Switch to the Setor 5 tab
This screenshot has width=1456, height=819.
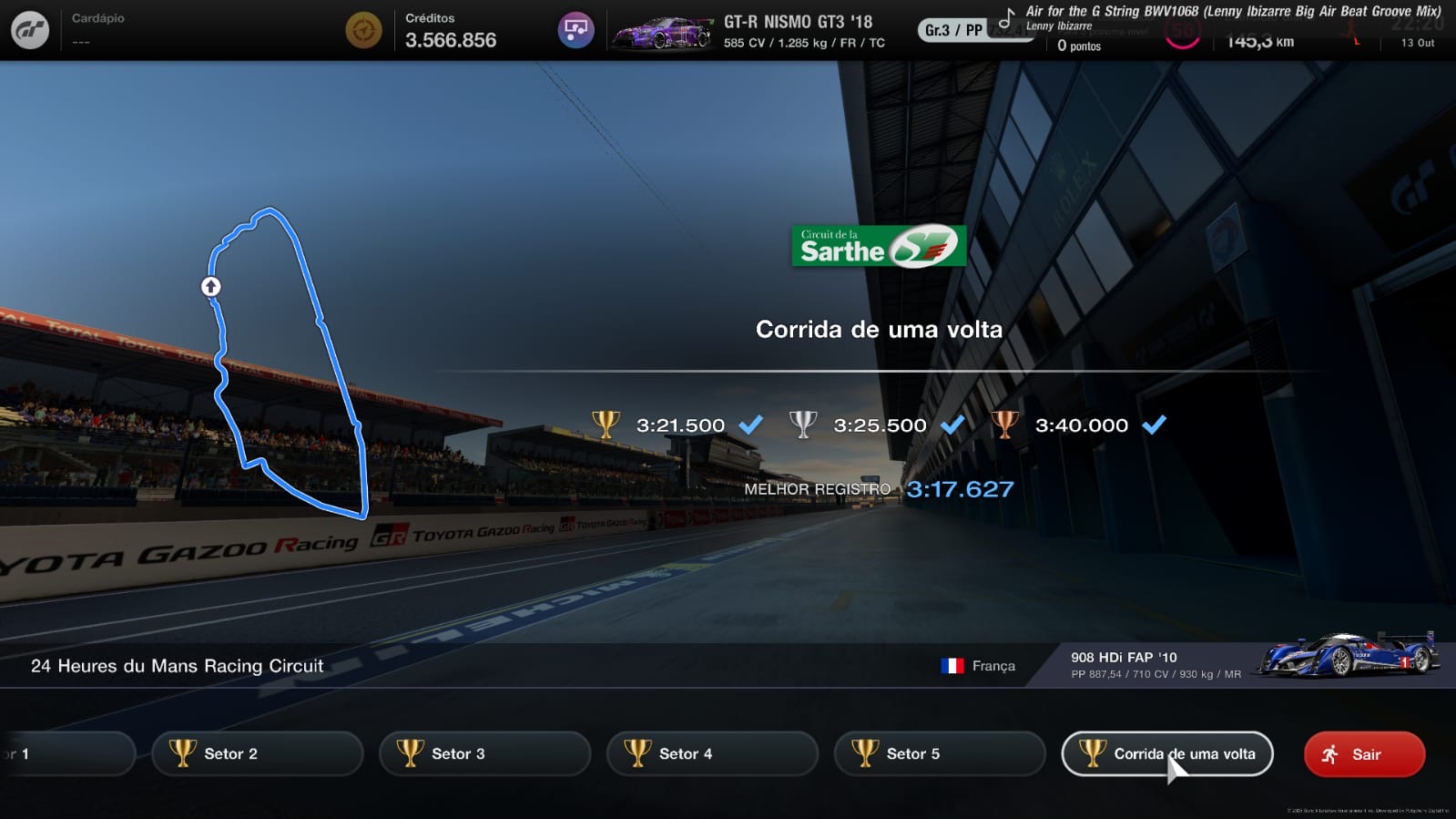[x=939, y=753]
